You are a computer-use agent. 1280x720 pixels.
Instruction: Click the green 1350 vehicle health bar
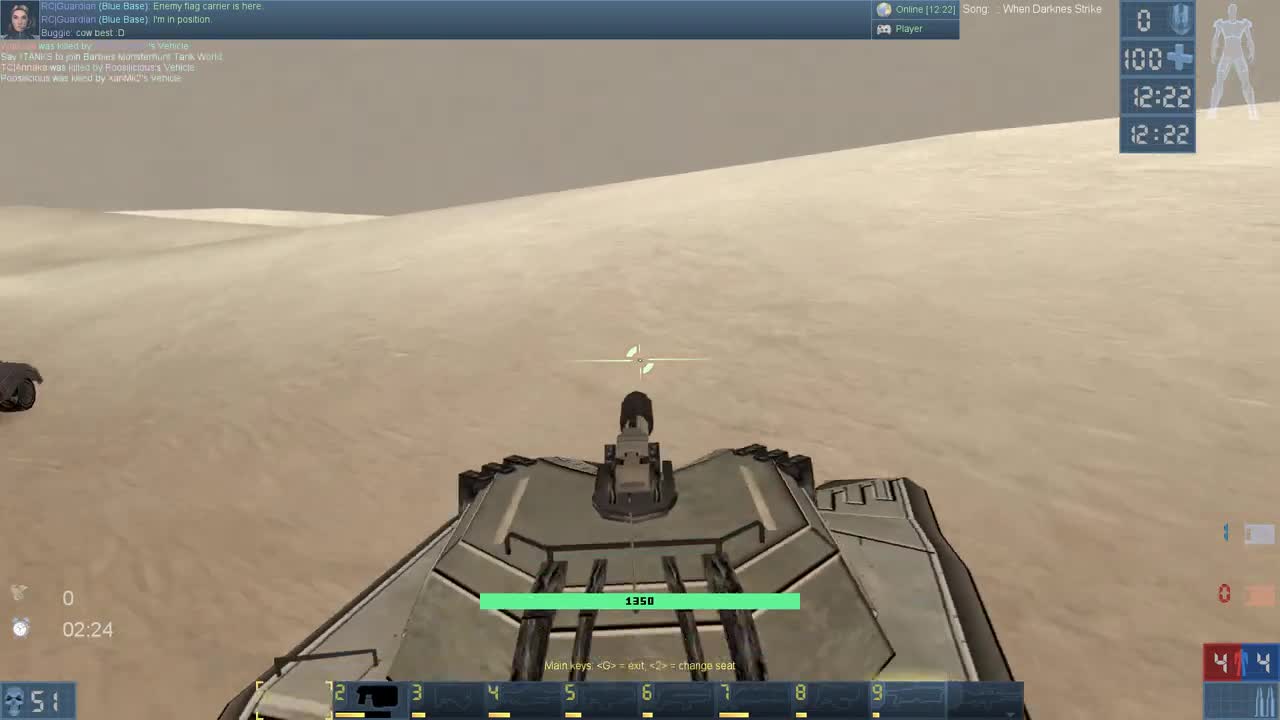[639, 601]
